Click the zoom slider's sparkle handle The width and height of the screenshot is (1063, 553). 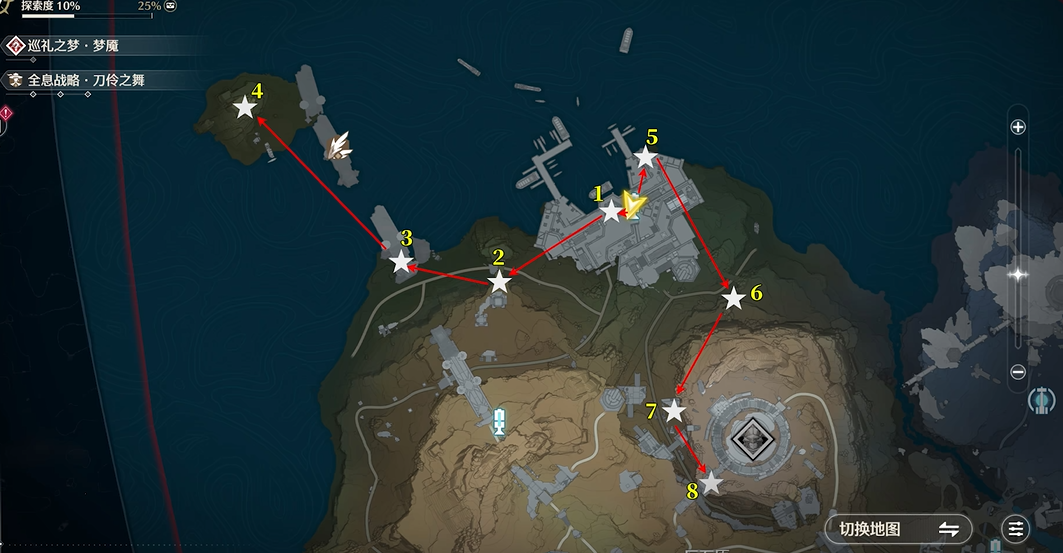click(x=1018, y=273)
